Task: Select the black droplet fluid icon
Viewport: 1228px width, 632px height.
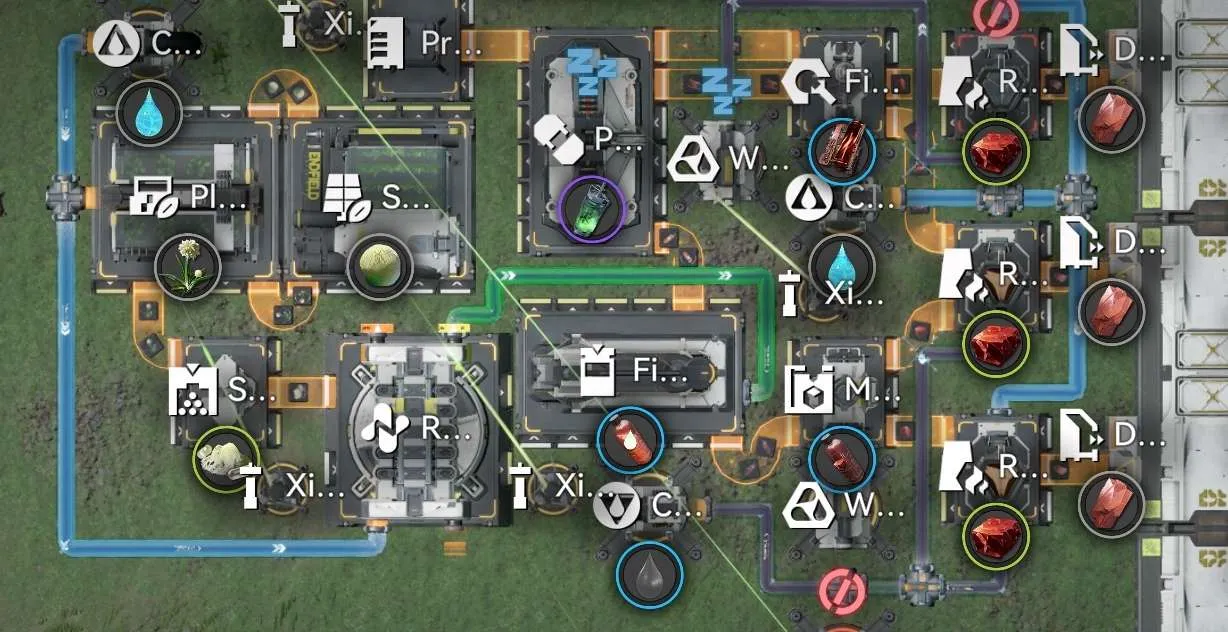Action: (650, 574)
